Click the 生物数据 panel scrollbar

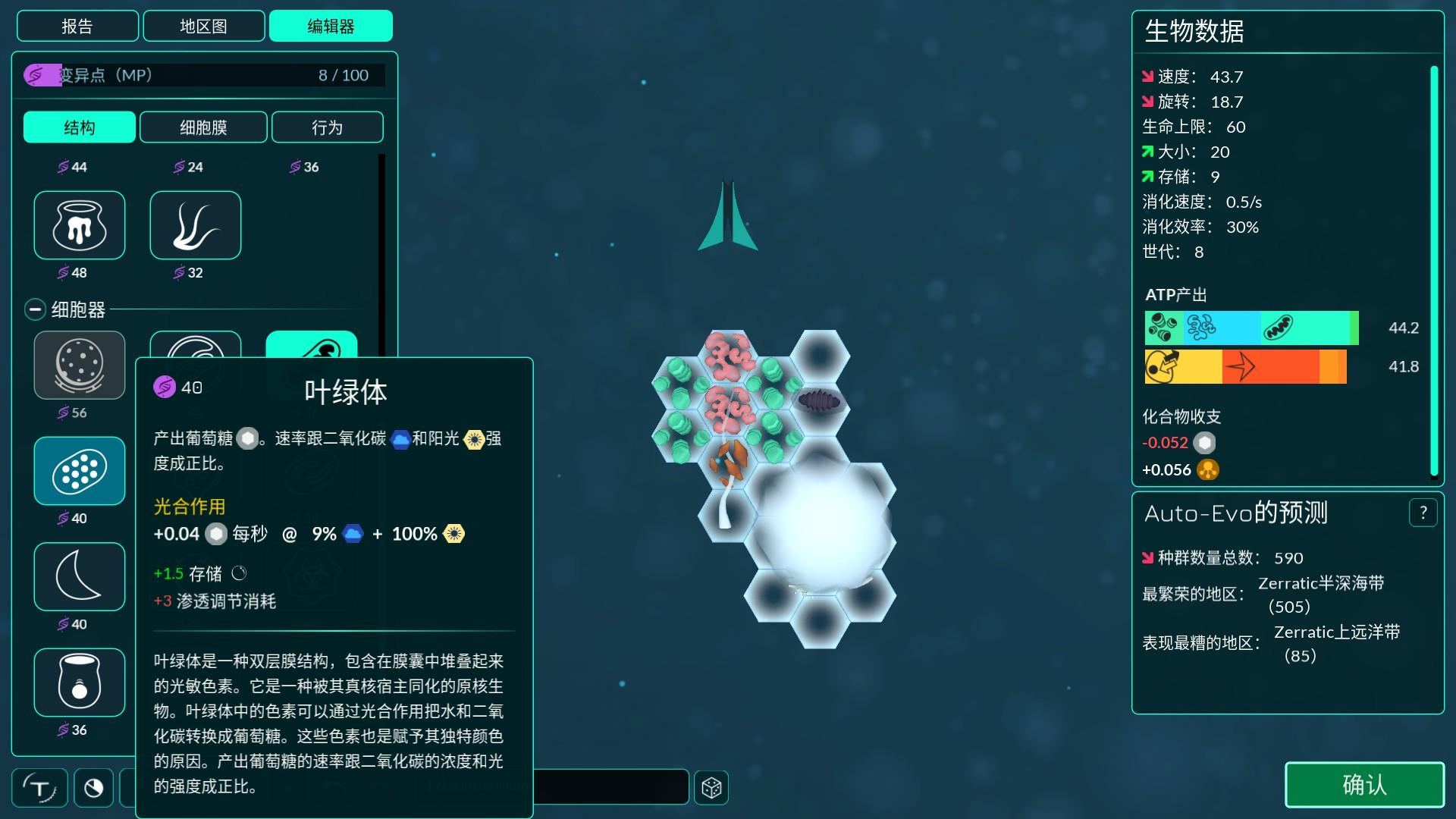tap(1434, 270)
